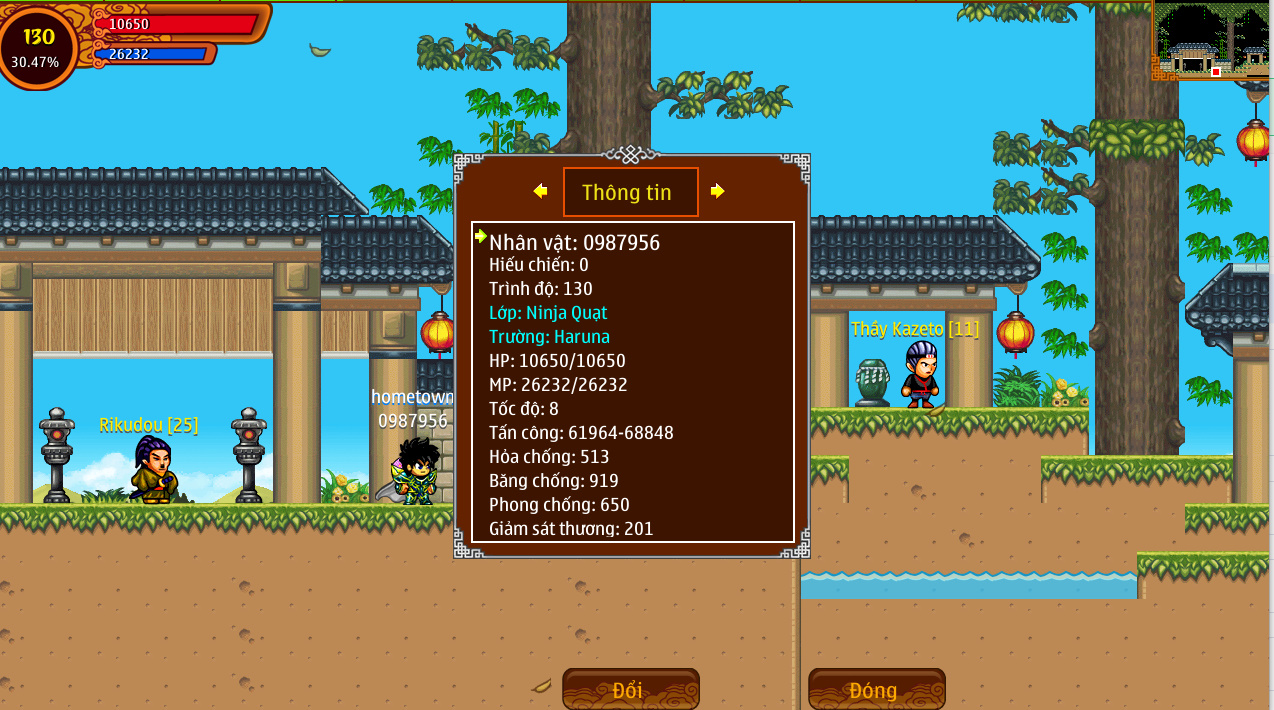
Task: Click the Tấn công stat row
Action: (x=581, y=433)
